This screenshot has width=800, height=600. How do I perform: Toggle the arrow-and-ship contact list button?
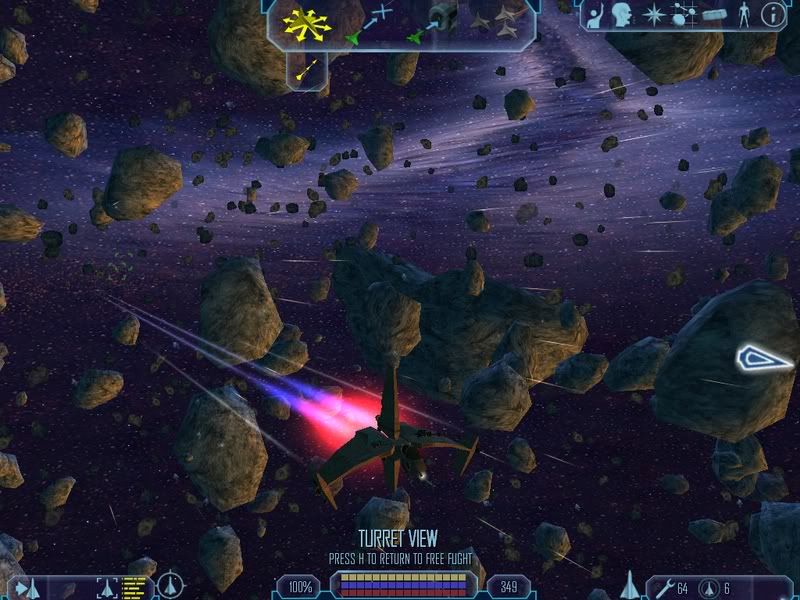tap(27, 587)
